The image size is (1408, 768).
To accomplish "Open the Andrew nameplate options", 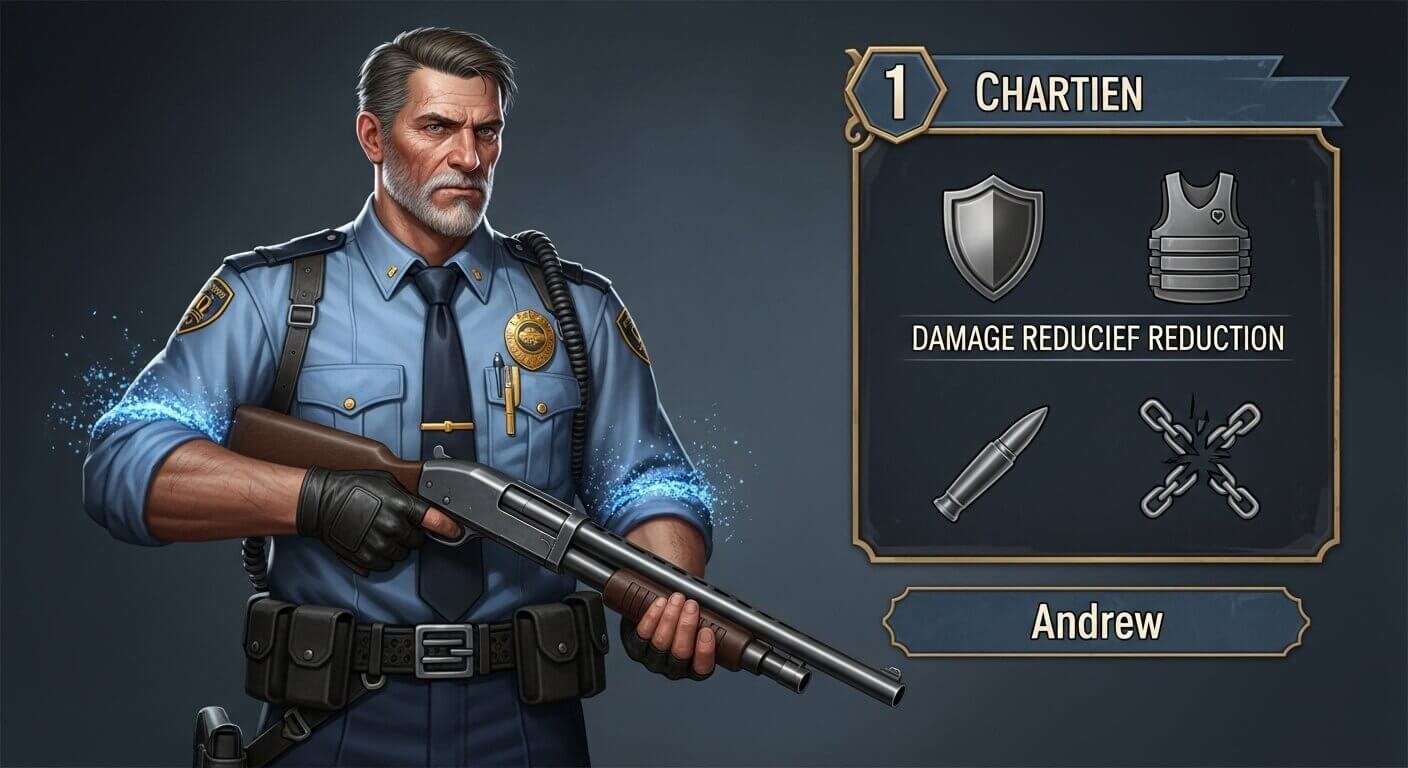I will [x=1100, y=620].
